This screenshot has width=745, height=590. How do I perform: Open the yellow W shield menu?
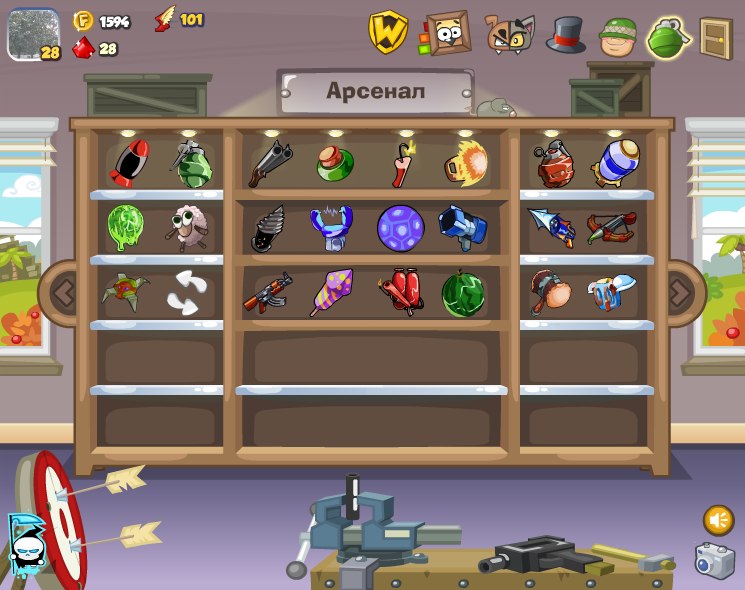click(x=387, y=32)
